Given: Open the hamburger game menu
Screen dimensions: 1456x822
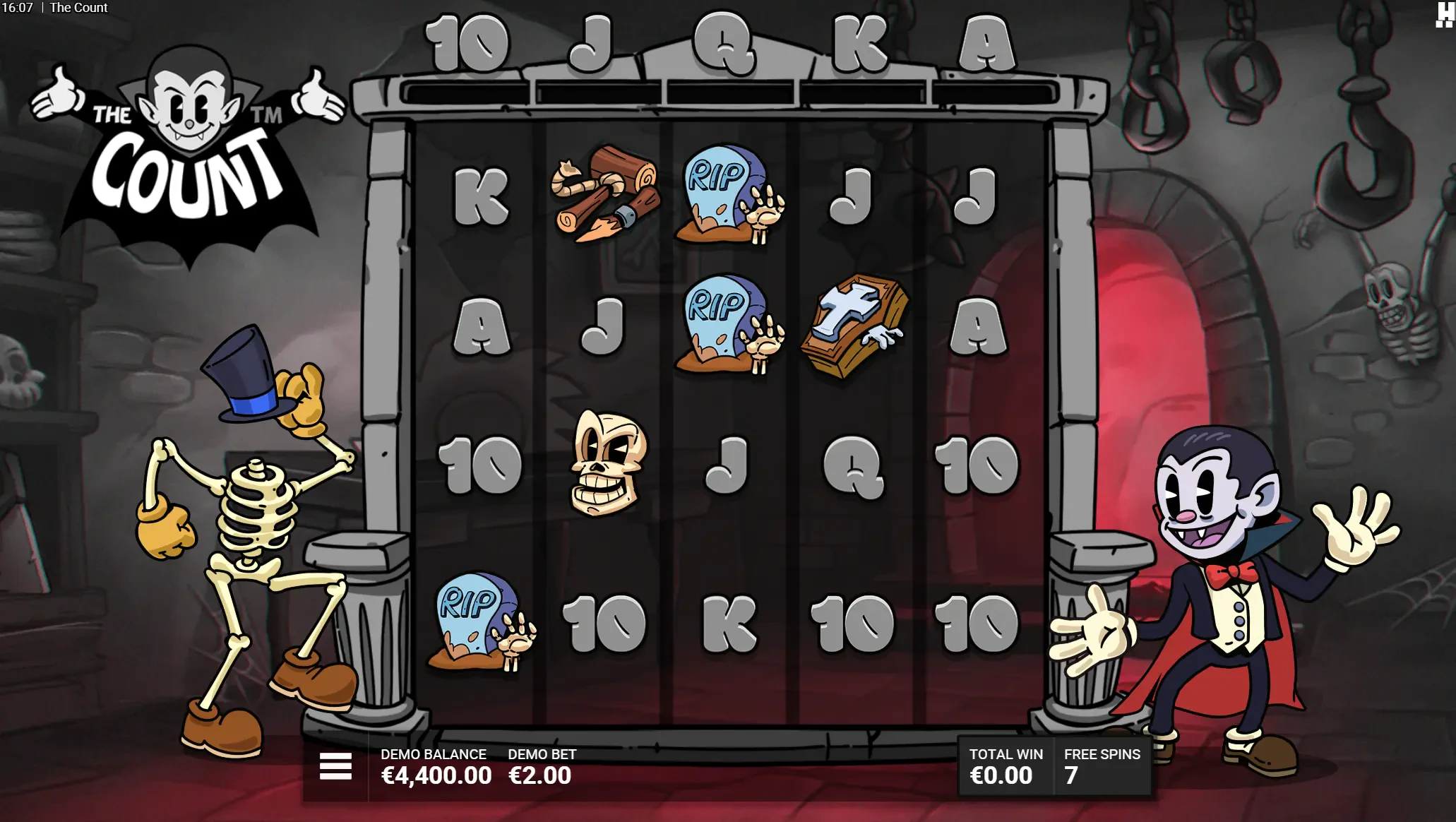Looking at the screenshot, I should click(x=335, y=766).
